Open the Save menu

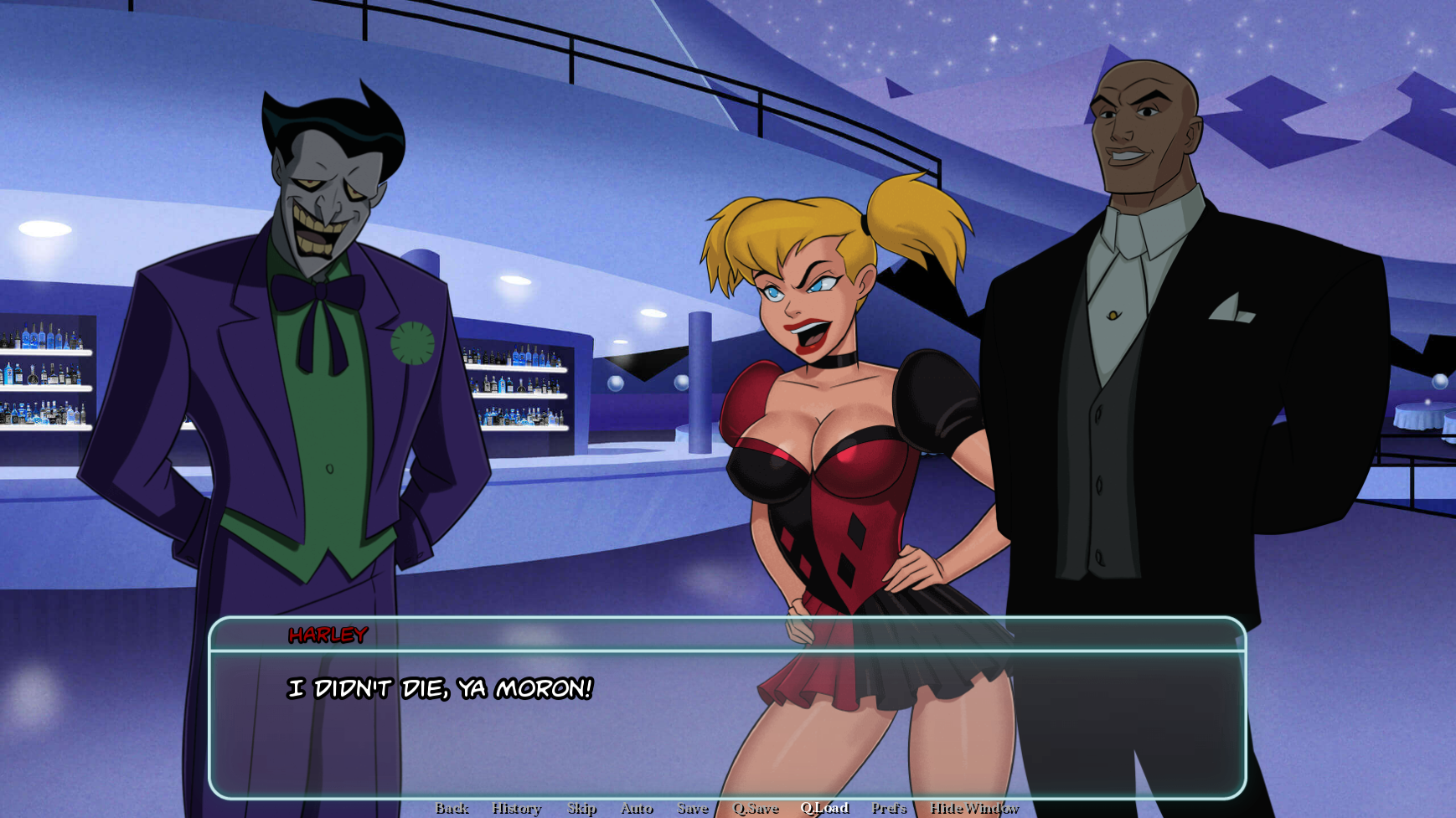tap(693, 808)
